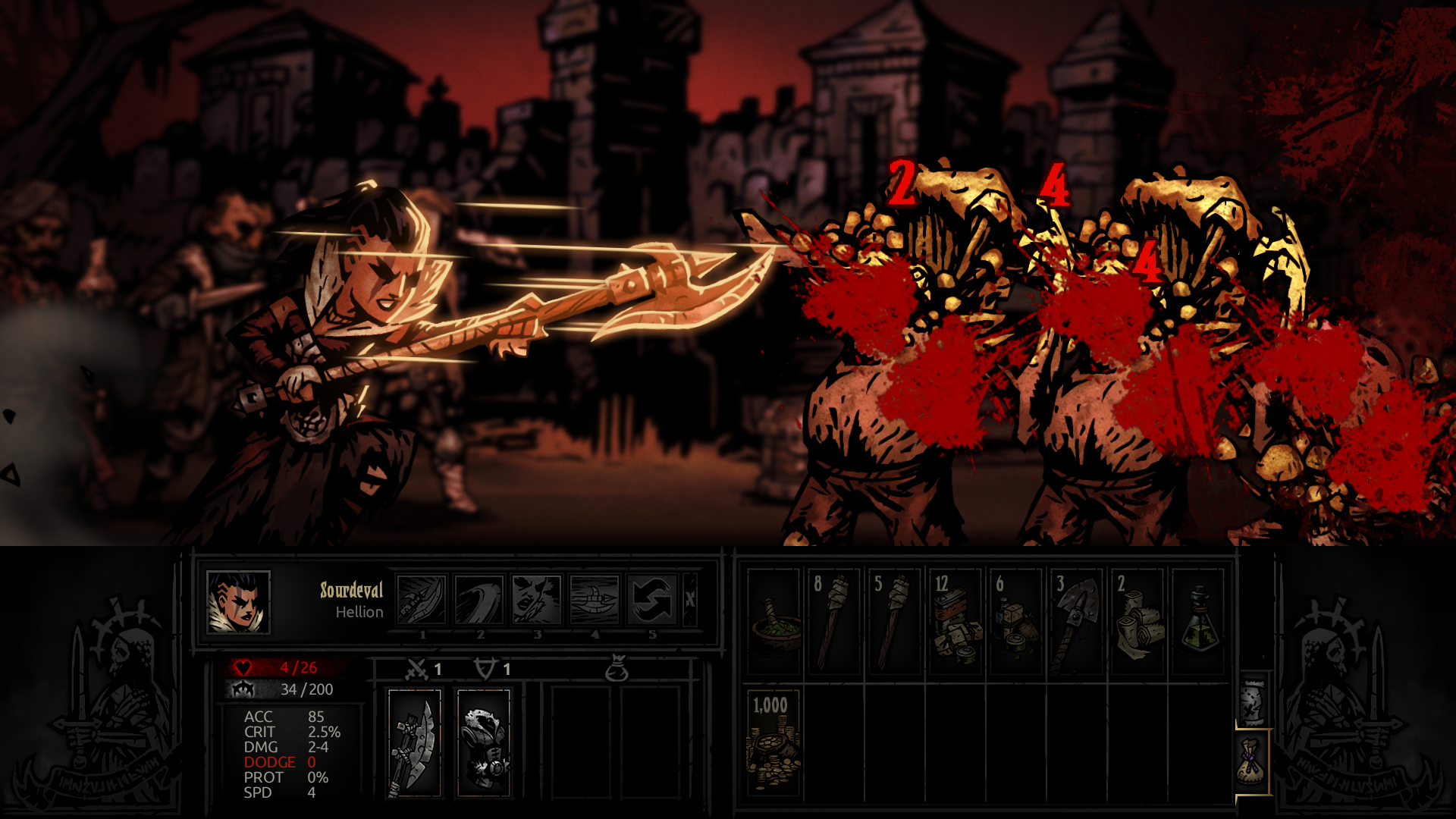The image size is (1456, 819).
Task: Select the horizontal glaive thrust skill
Action: (595, 600)
